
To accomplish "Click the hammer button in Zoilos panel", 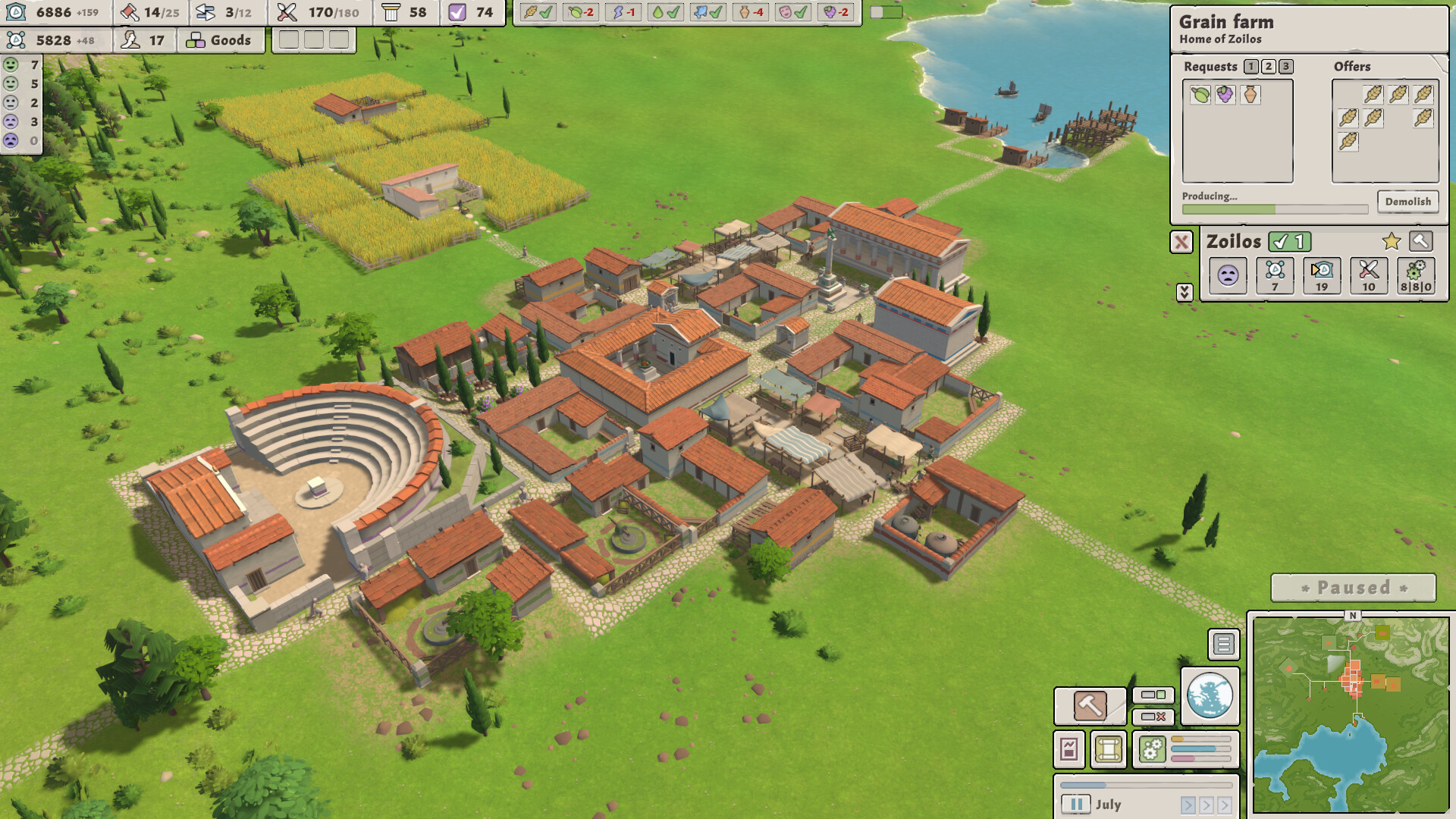I will point(1421,242).
